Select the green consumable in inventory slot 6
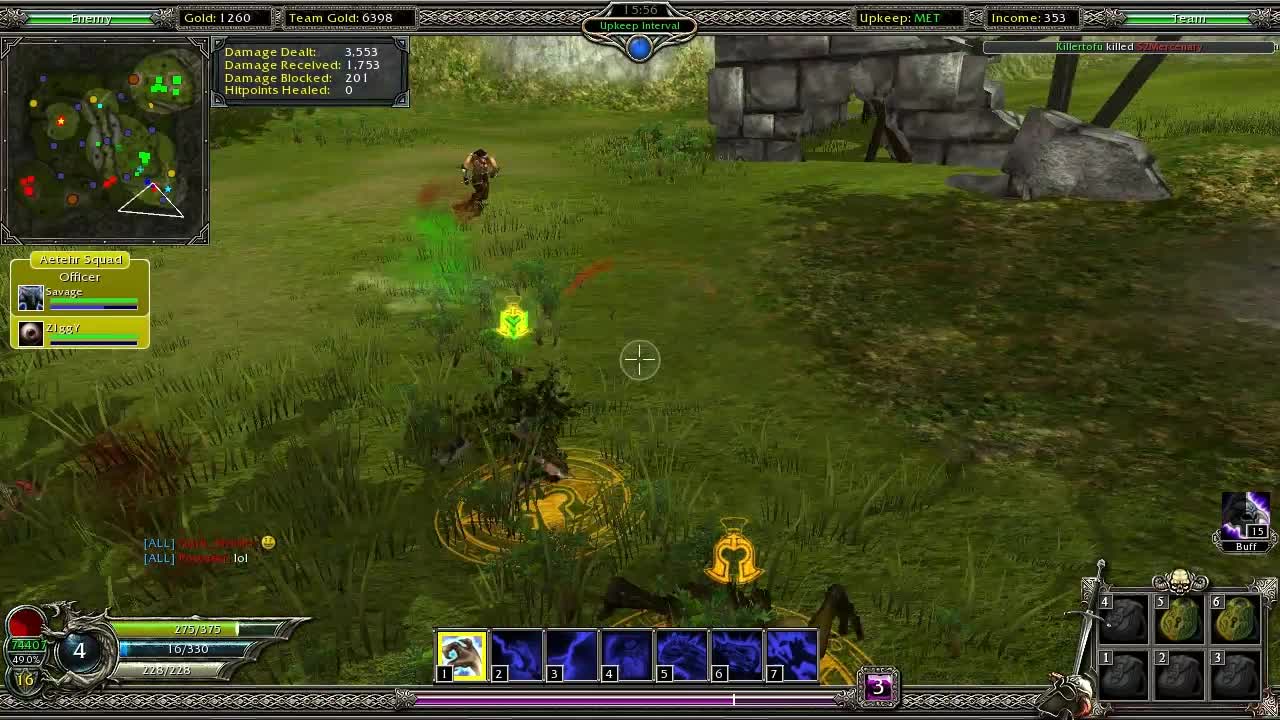Screen dimensions: 1280x720 (1233, 620)
